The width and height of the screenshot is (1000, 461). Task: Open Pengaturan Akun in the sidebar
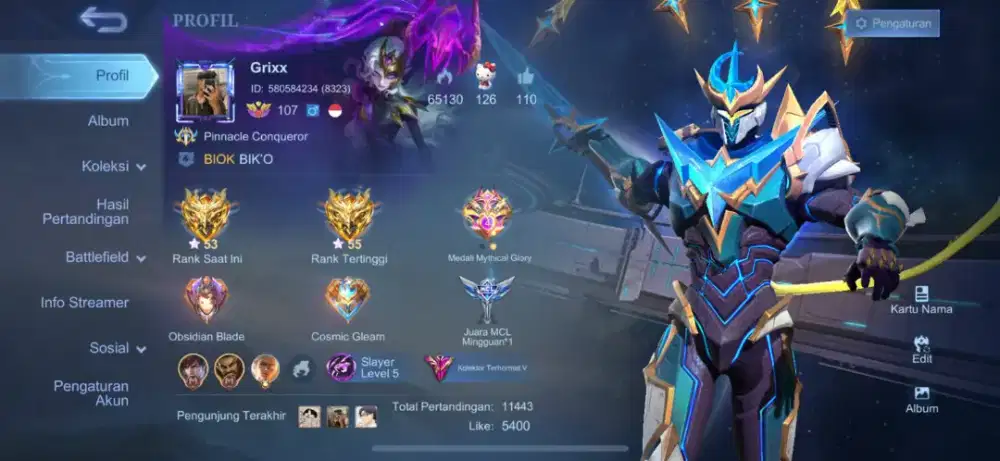(91, 393)
